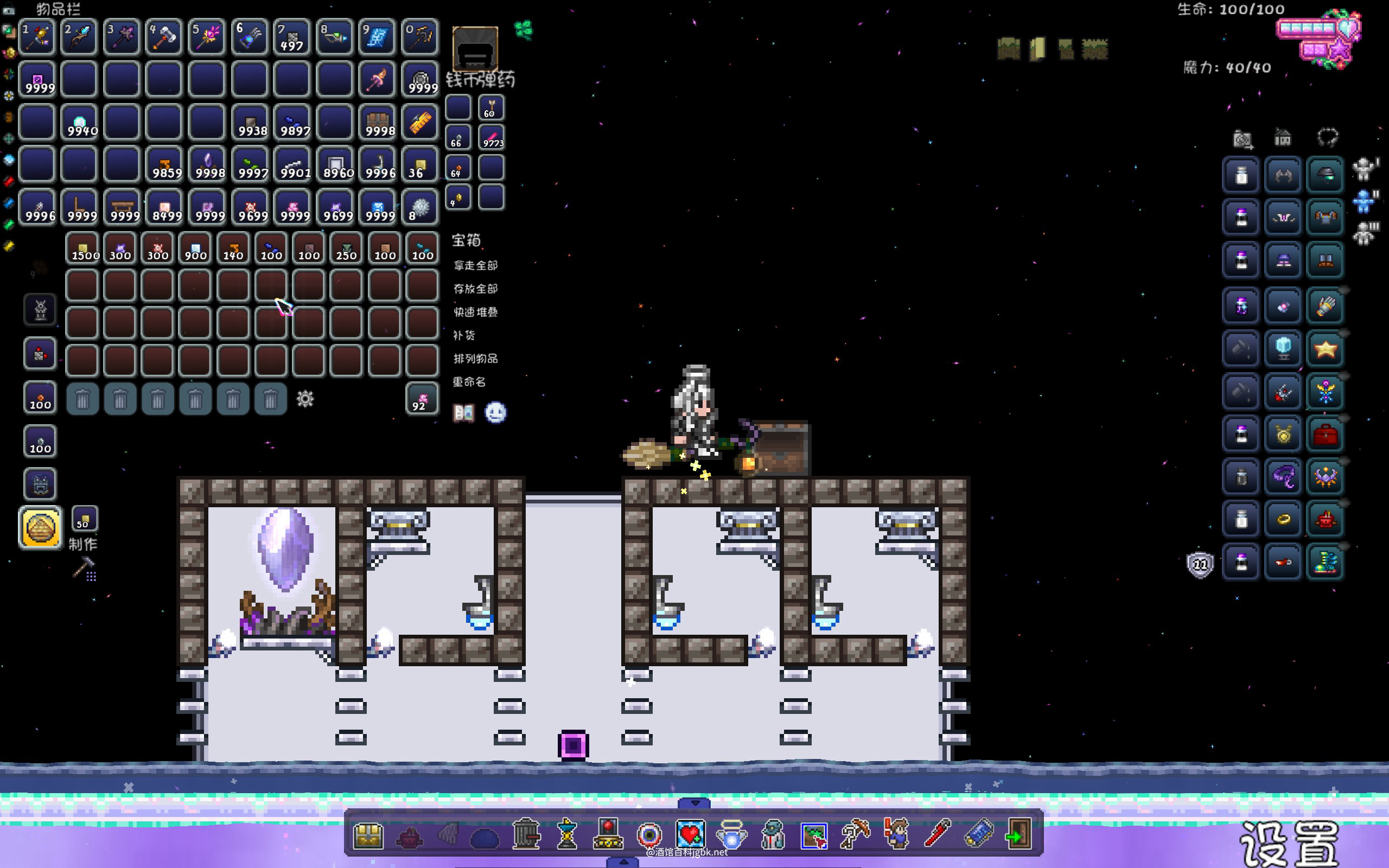Select hotbar slot 7 with 497 blocks
The width and height of the screenshot is (1389, 868).
[x=292, y=38]
